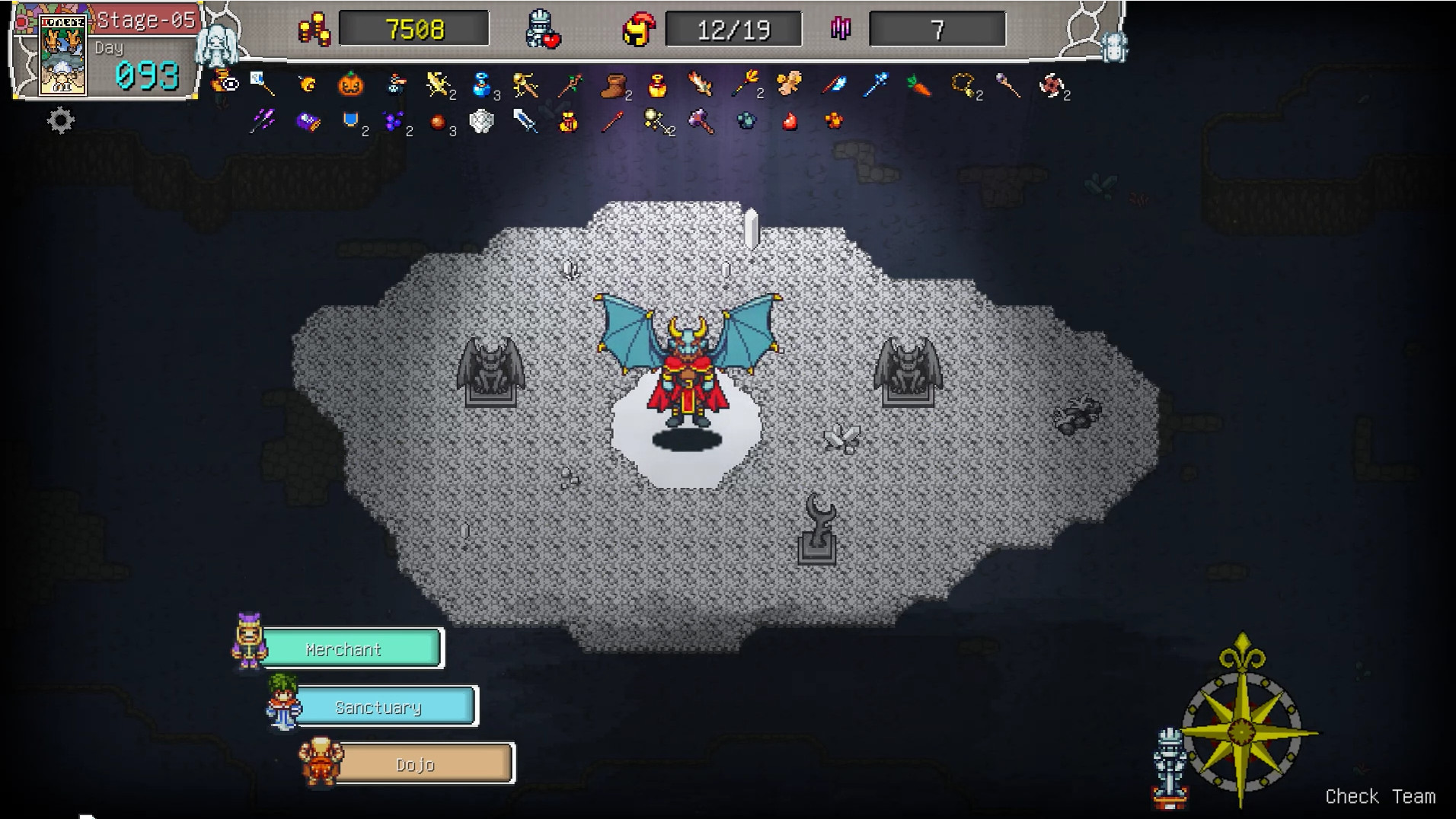Select the purple grape cluster item
This screenshot has width=1456, height=819.
pyautogui.click(x=394, y=121)
